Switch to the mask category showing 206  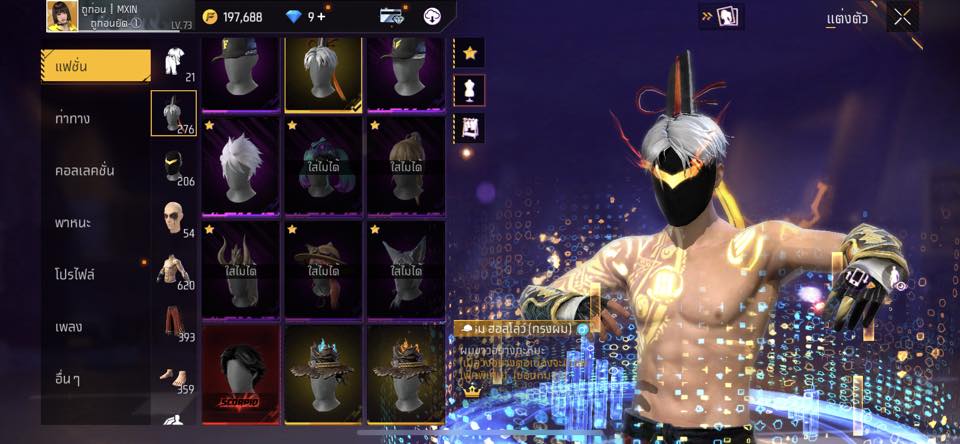173,167
